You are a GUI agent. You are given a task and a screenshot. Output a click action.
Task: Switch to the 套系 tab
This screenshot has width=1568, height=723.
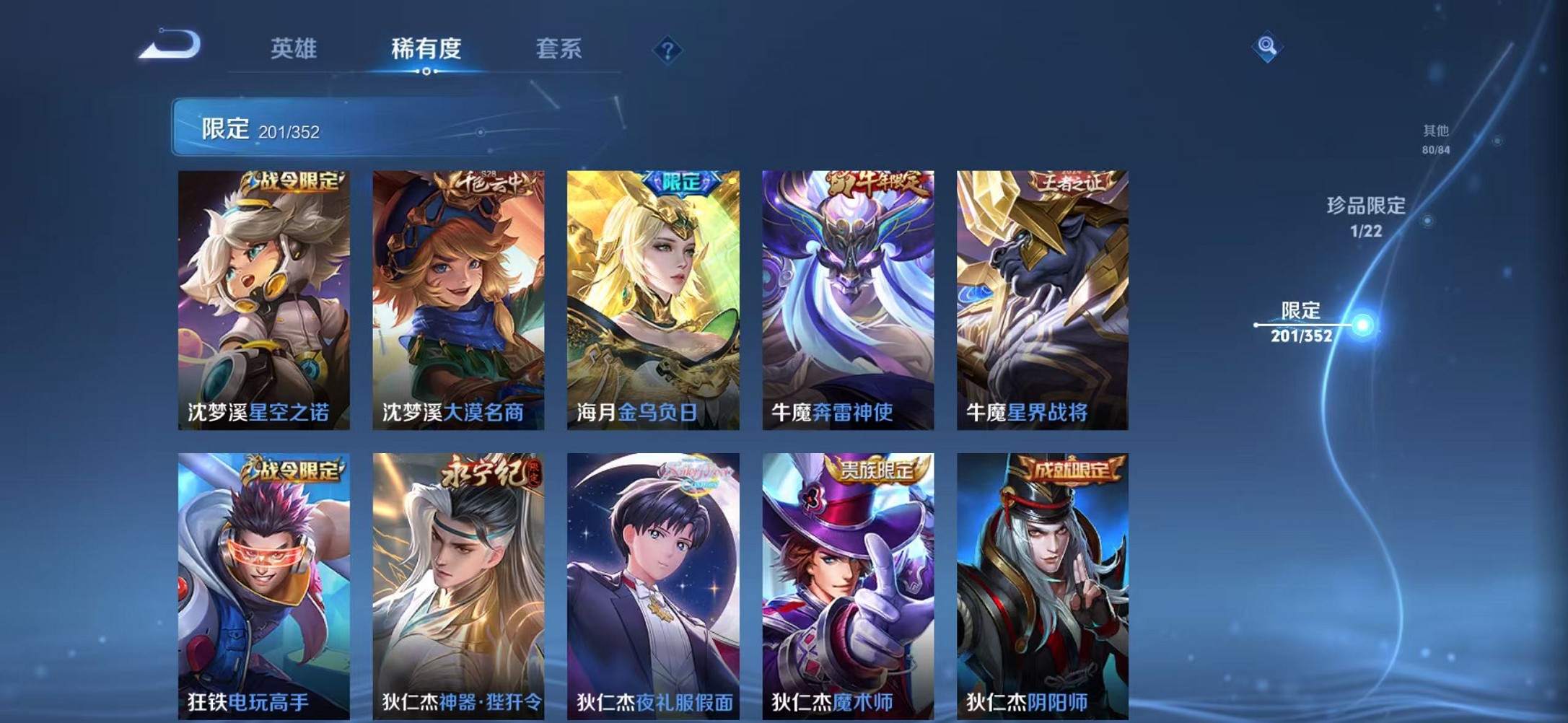pyautogui.click(x=559, y=49)
